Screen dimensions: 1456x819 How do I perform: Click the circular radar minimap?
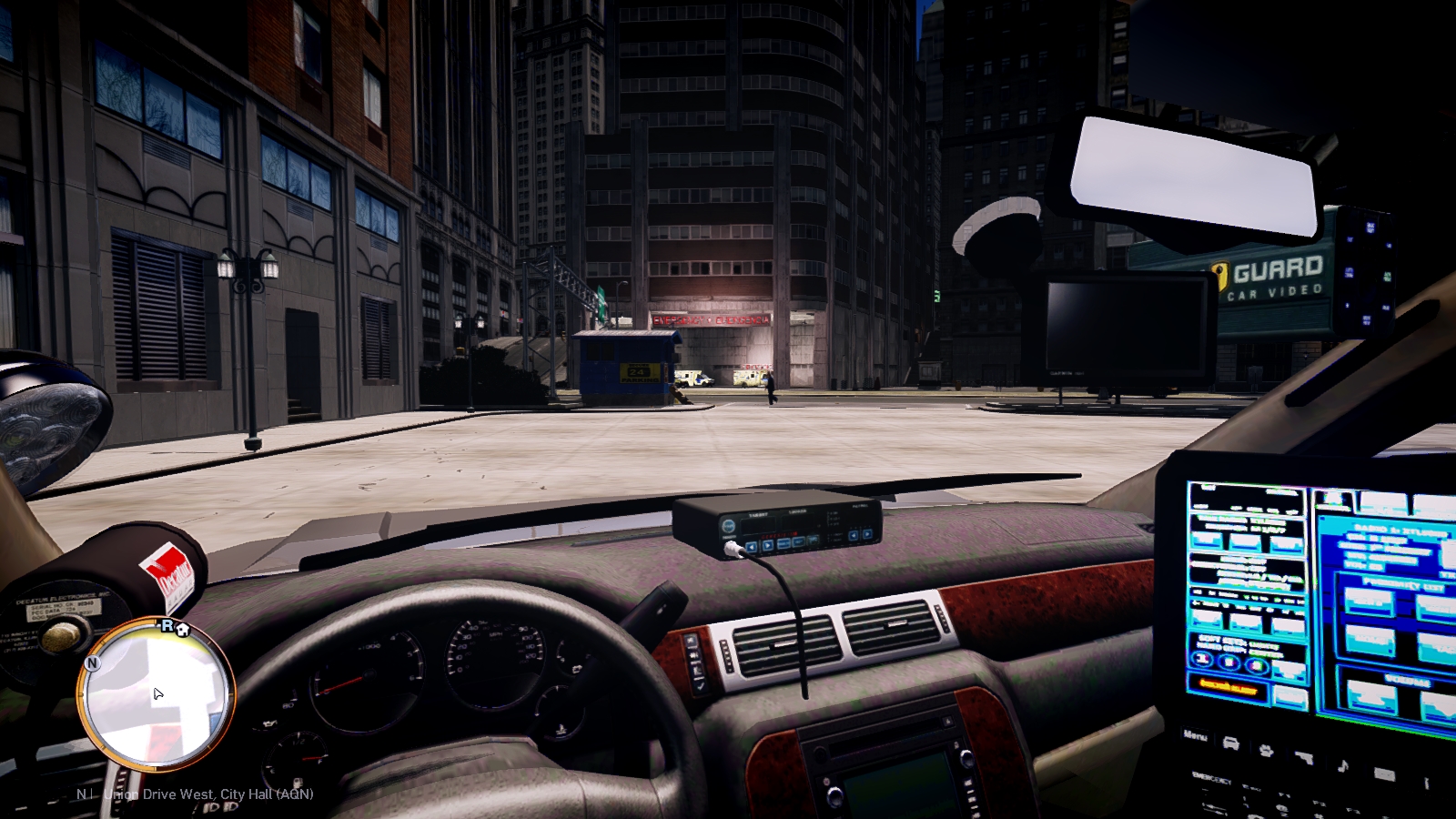[157, 695]
